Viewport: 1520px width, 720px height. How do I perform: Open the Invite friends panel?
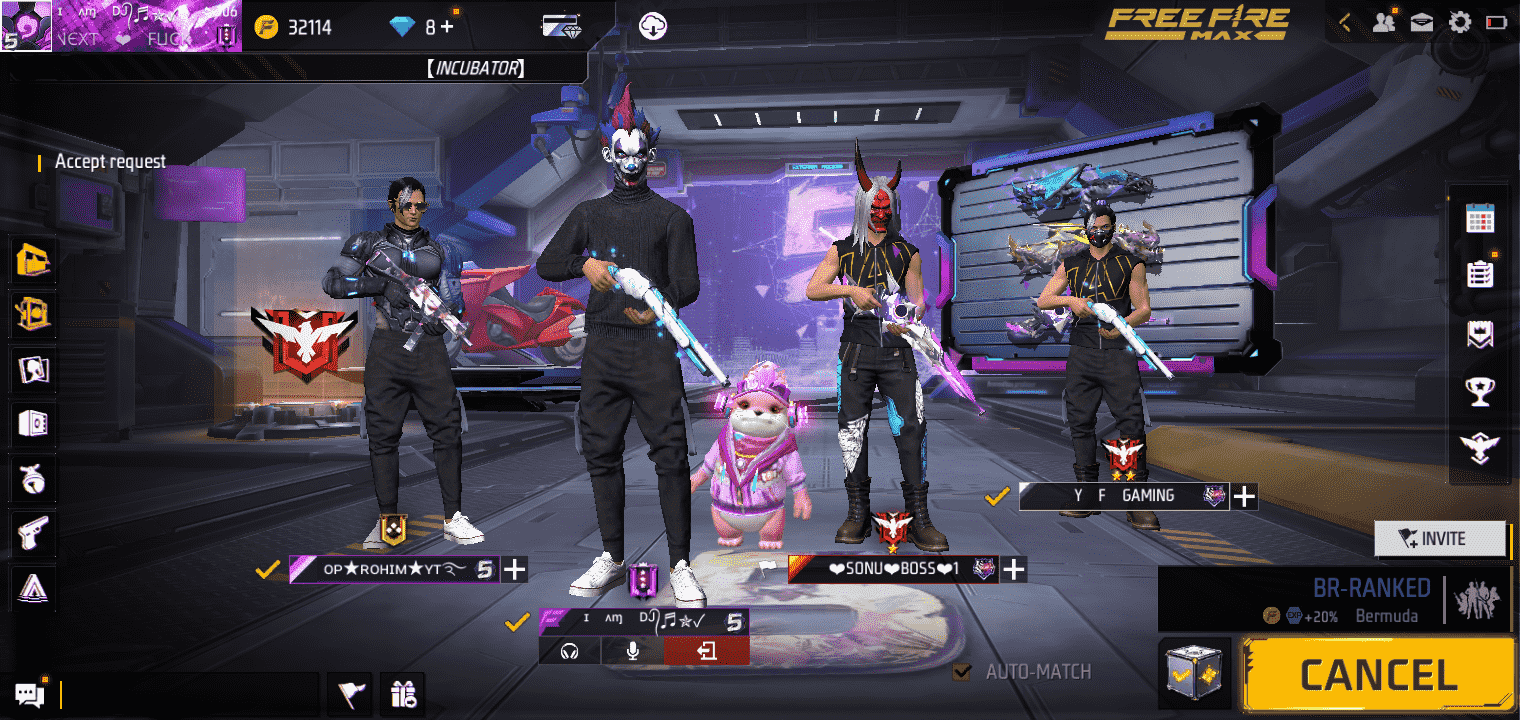(x=1439, y=539)
